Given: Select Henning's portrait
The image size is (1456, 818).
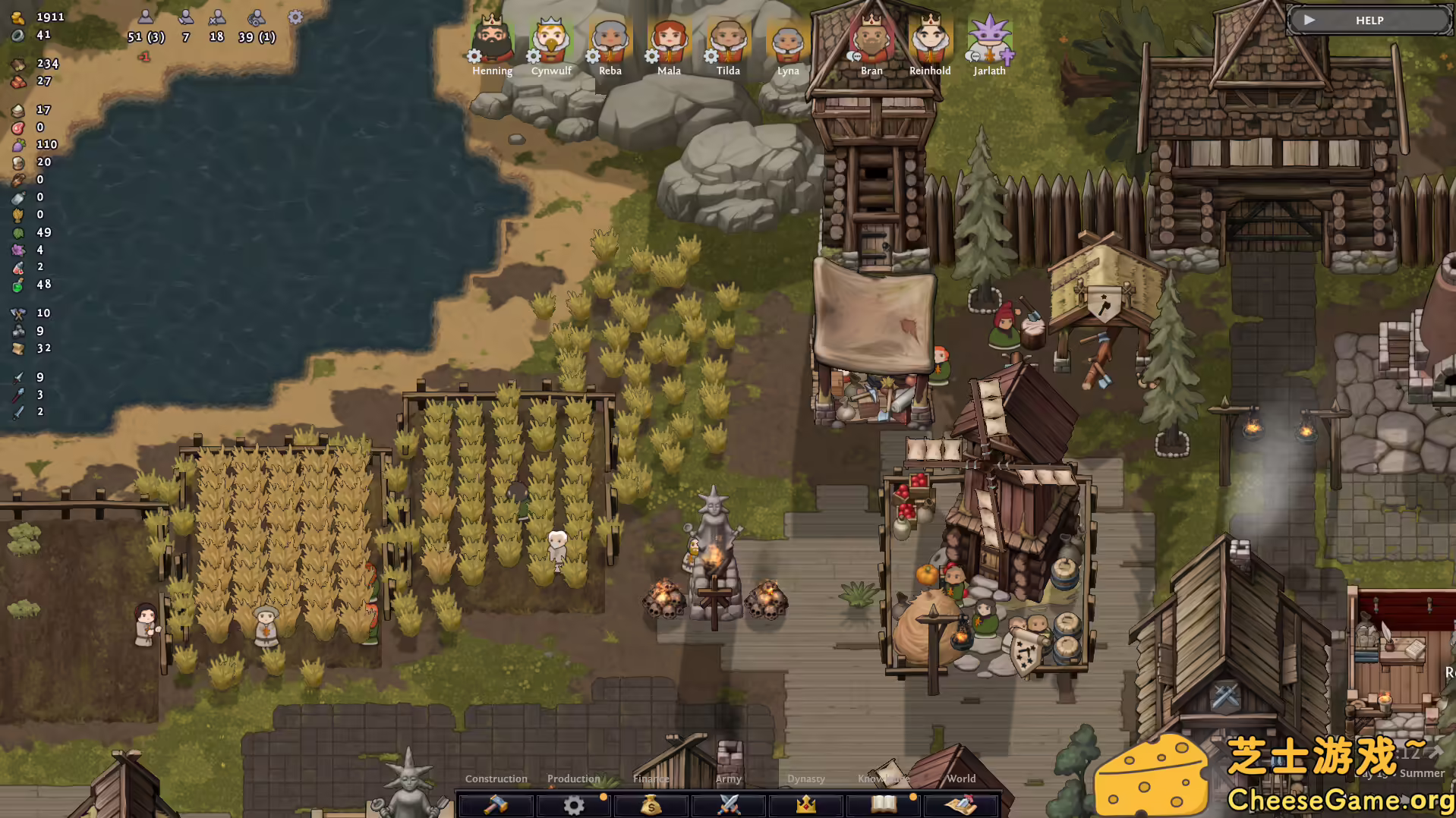Looking at the screenshot, I should 492,41.
